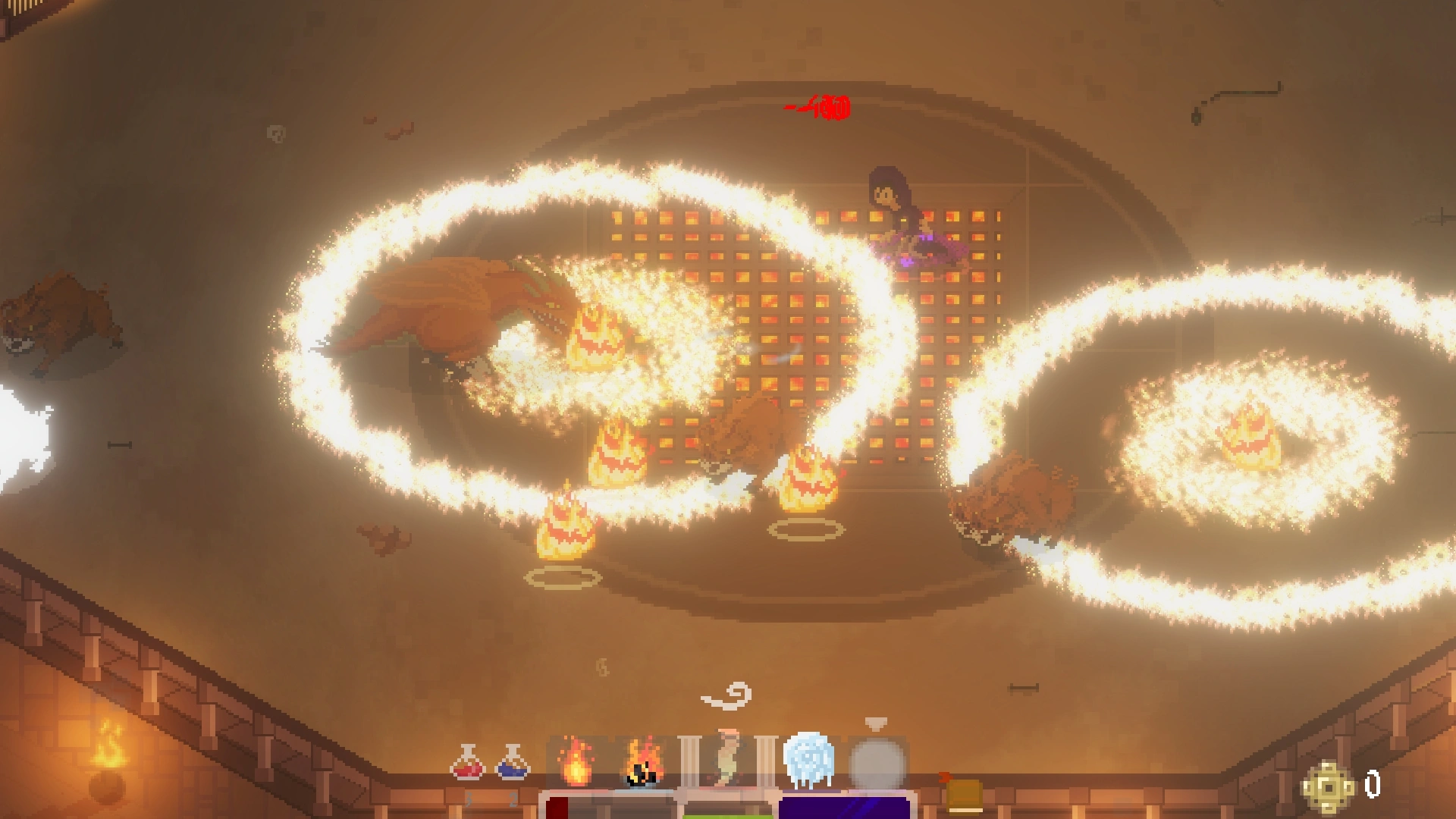Open the brown spellbook with red bookmark
The width and height of the screenshot is (1456, 819).
(963, 794)
